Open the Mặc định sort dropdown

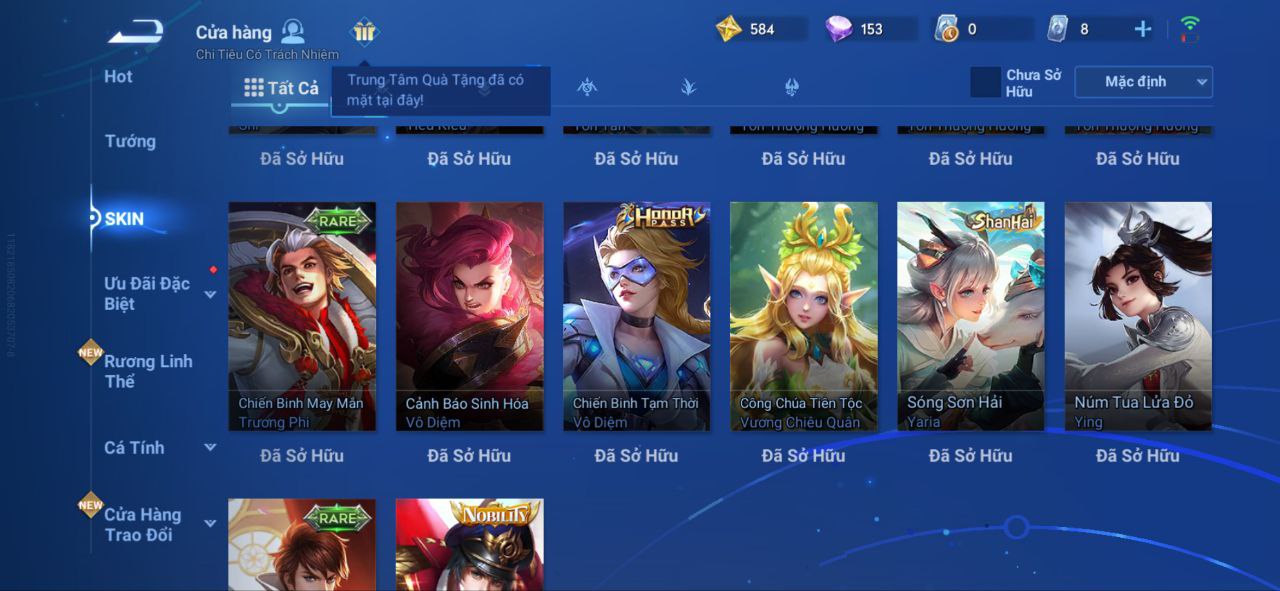[x=1143, y=82]
